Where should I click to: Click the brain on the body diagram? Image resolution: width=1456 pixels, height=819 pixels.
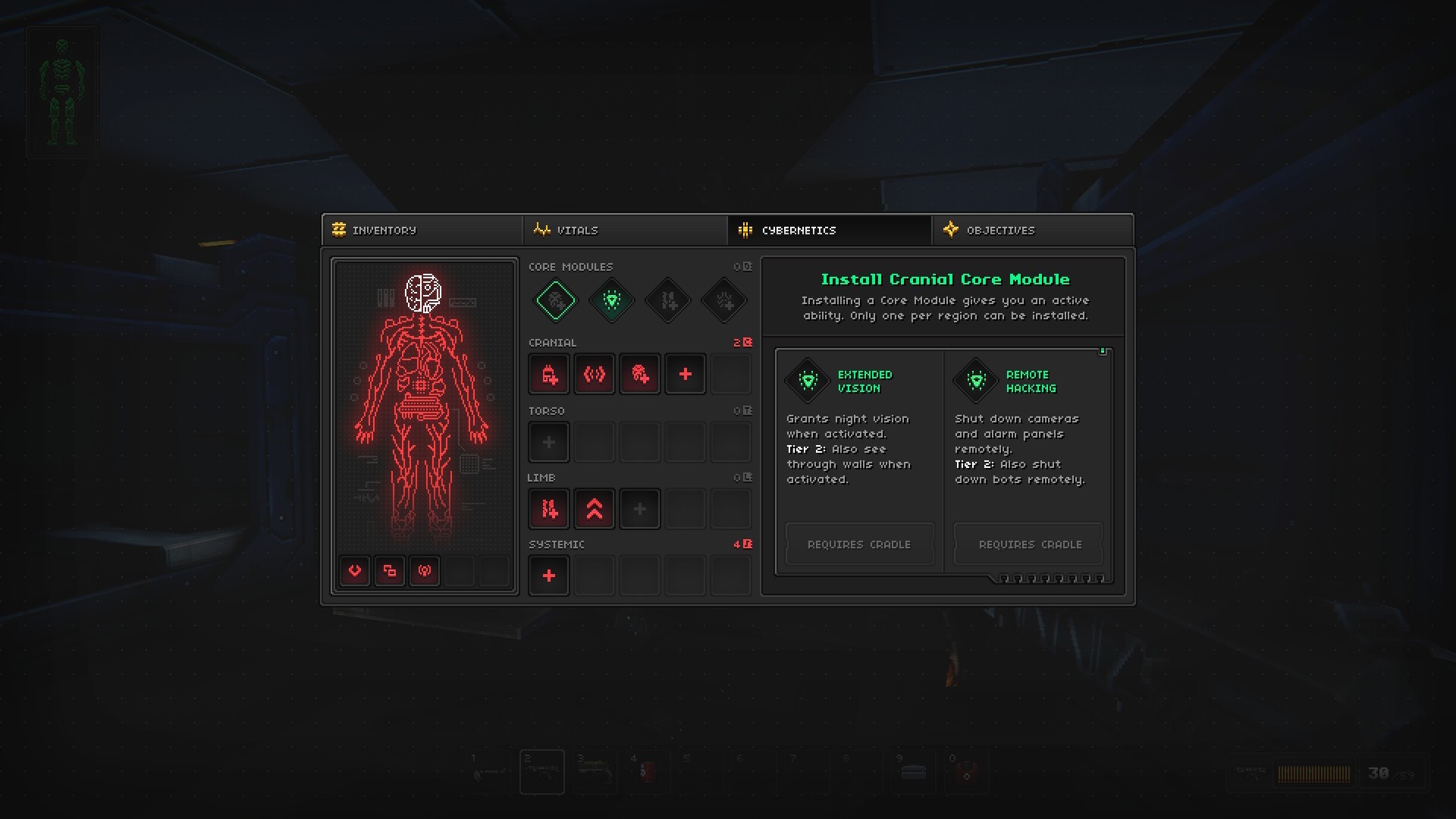[x=423, y=293]
